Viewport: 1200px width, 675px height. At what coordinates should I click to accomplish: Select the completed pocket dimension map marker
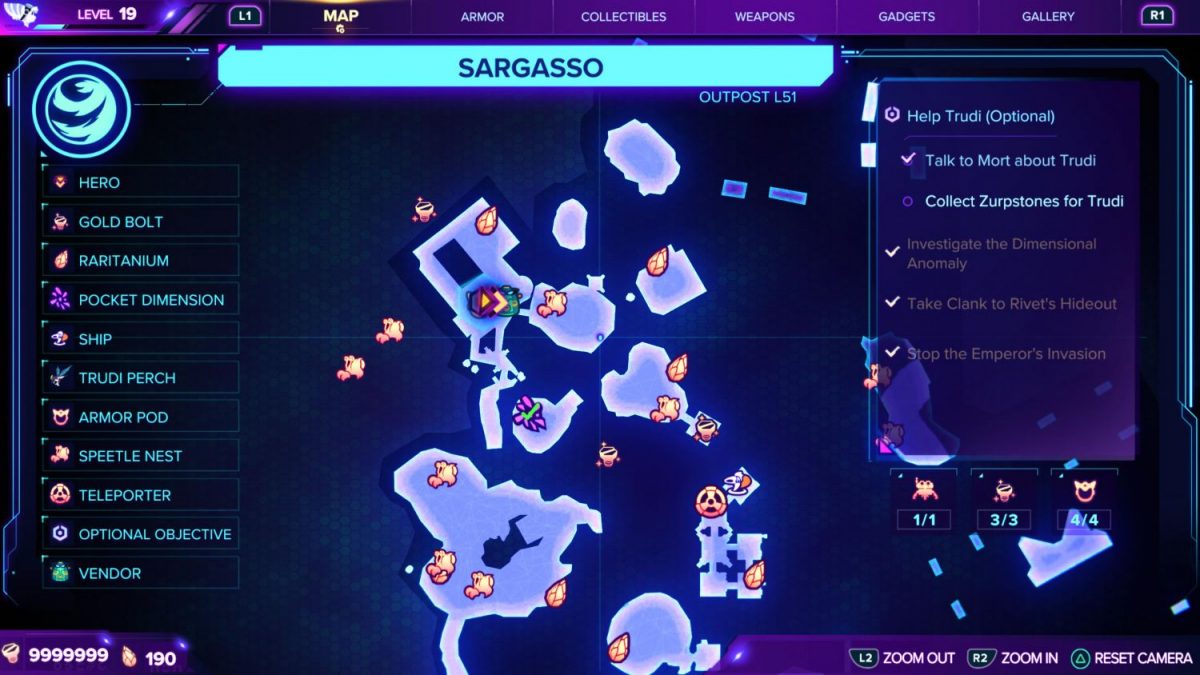pos(527,412)
